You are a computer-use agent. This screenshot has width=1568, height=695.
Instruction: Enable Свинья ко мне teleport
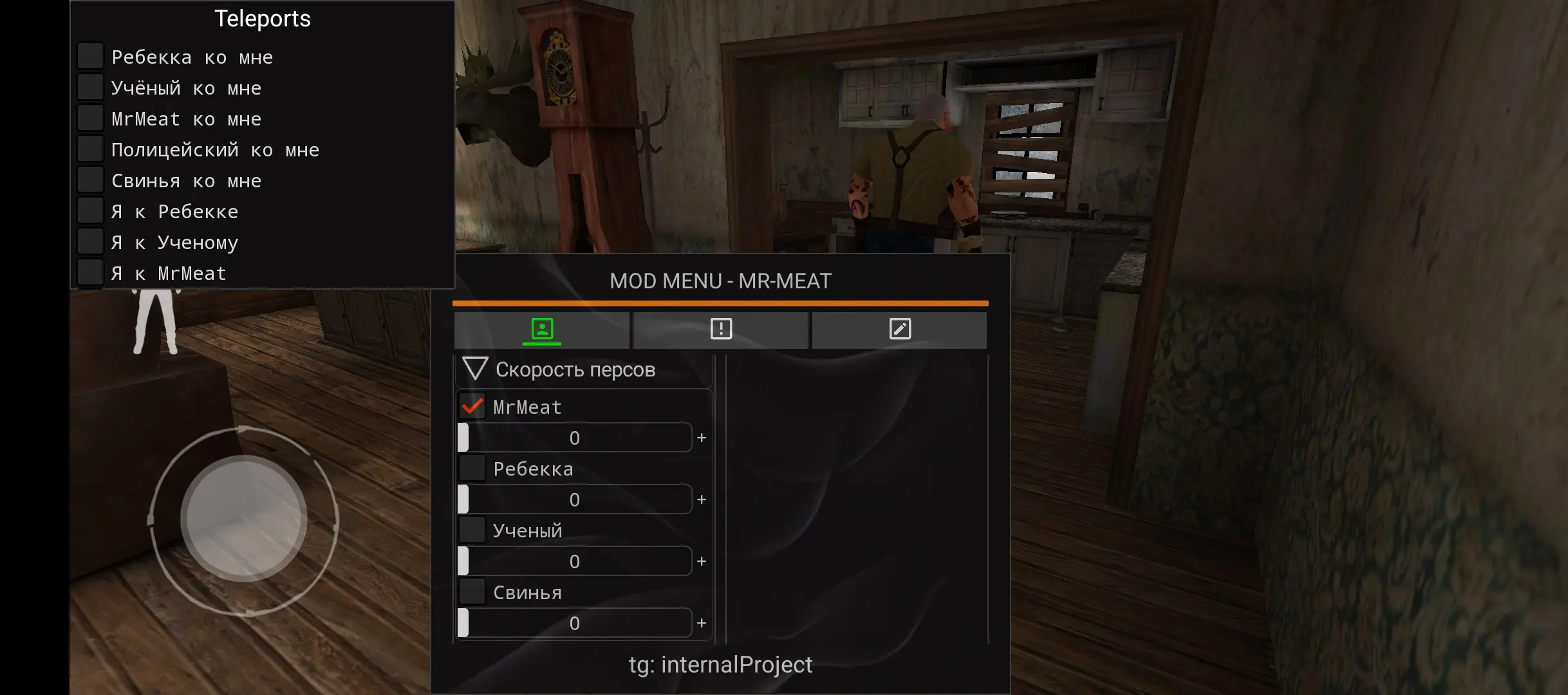(x=90, y=178)
